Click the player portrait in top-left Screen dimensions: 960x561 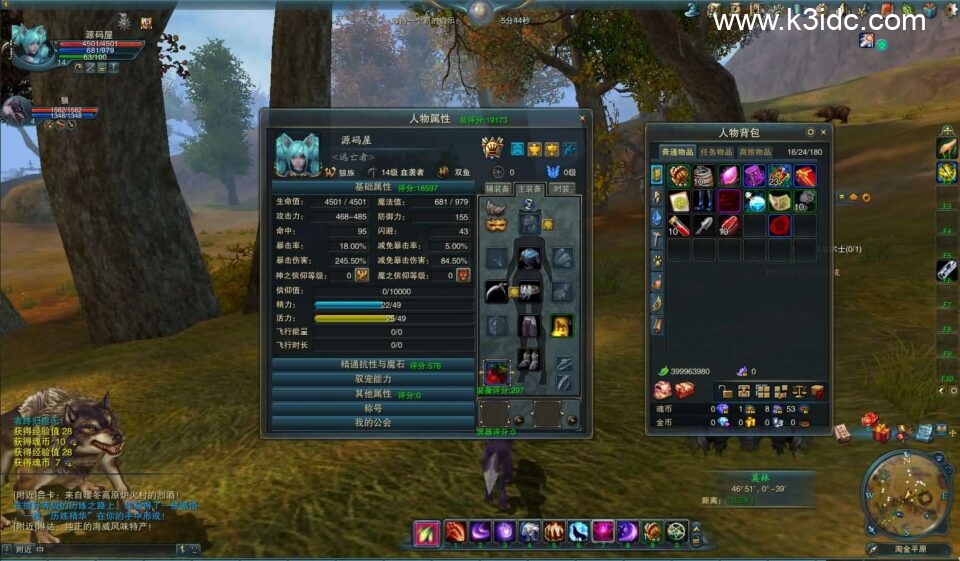coord(30,47)
